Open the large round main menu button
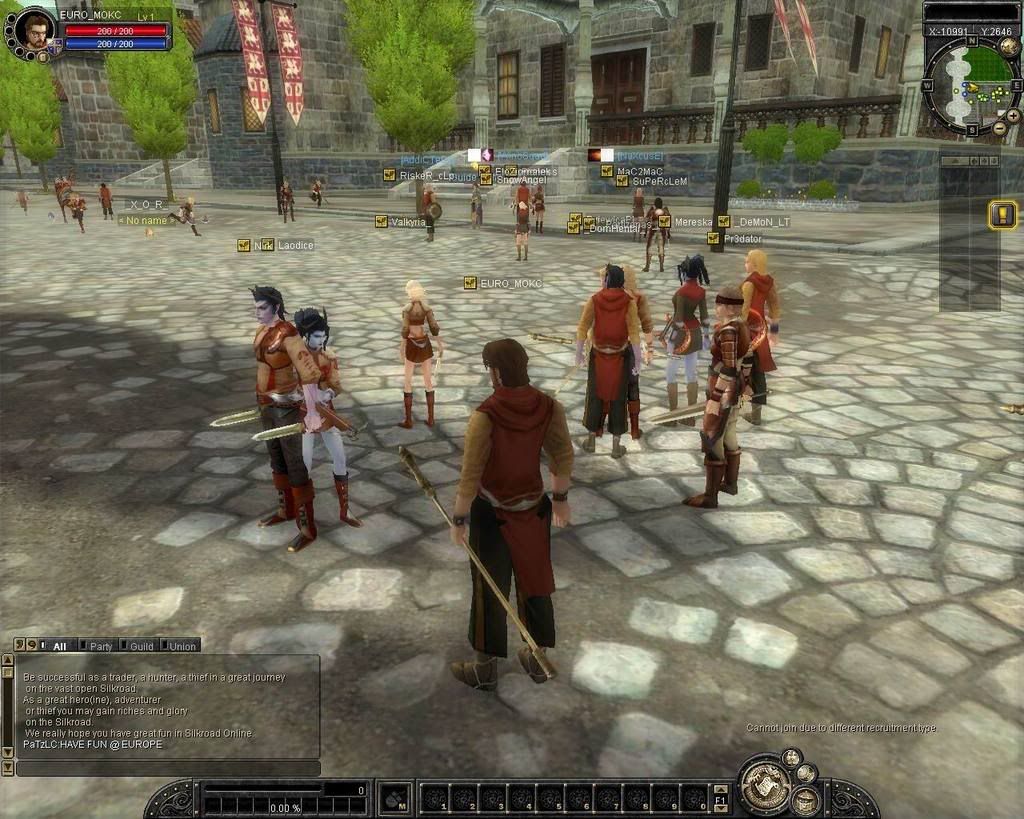Viewport: 1024px width, 819px height. point(765,783)
